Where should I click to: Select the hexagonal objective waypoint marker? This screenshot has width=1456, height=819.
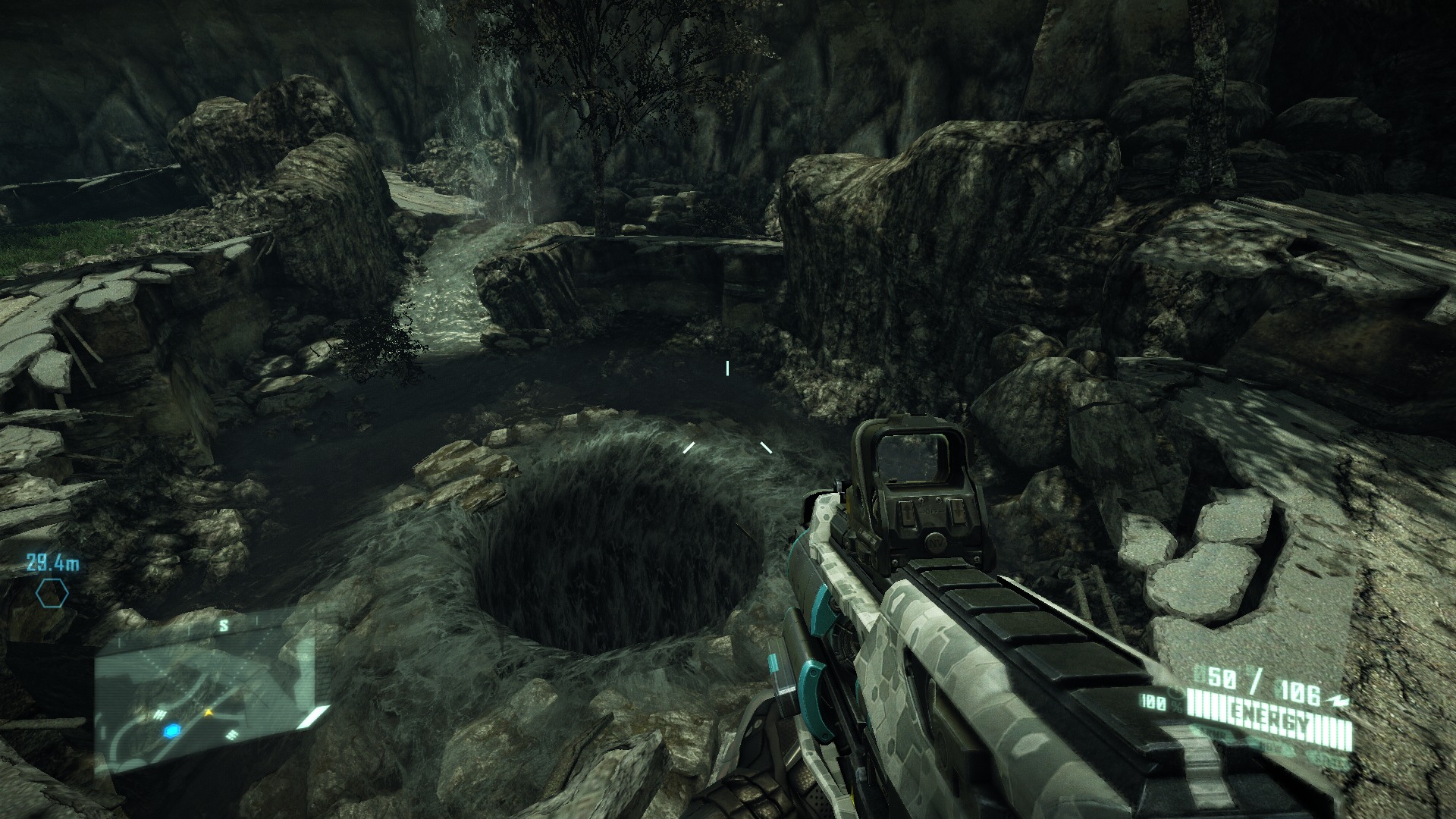tap(52, 594)
